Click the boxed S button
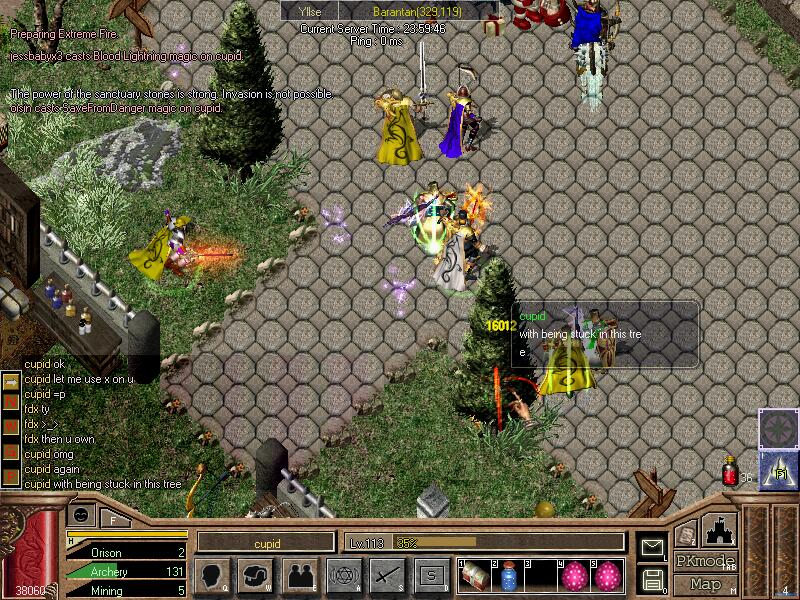The width and height of the screenshot is (800, 600). pos(431,575)
